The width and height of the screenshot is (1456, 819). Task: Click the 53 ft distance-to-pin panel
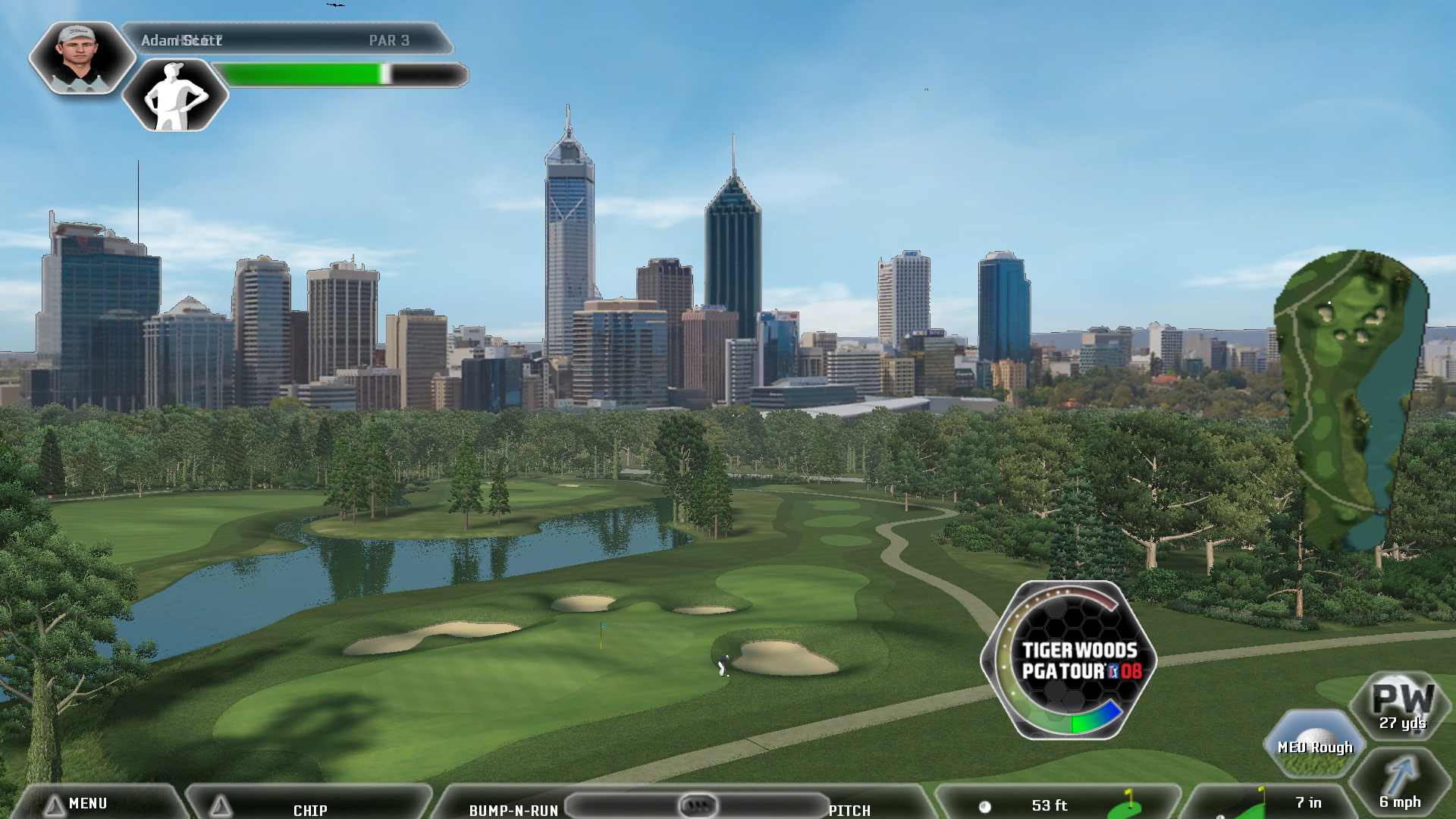click(x=1054, y=805)
